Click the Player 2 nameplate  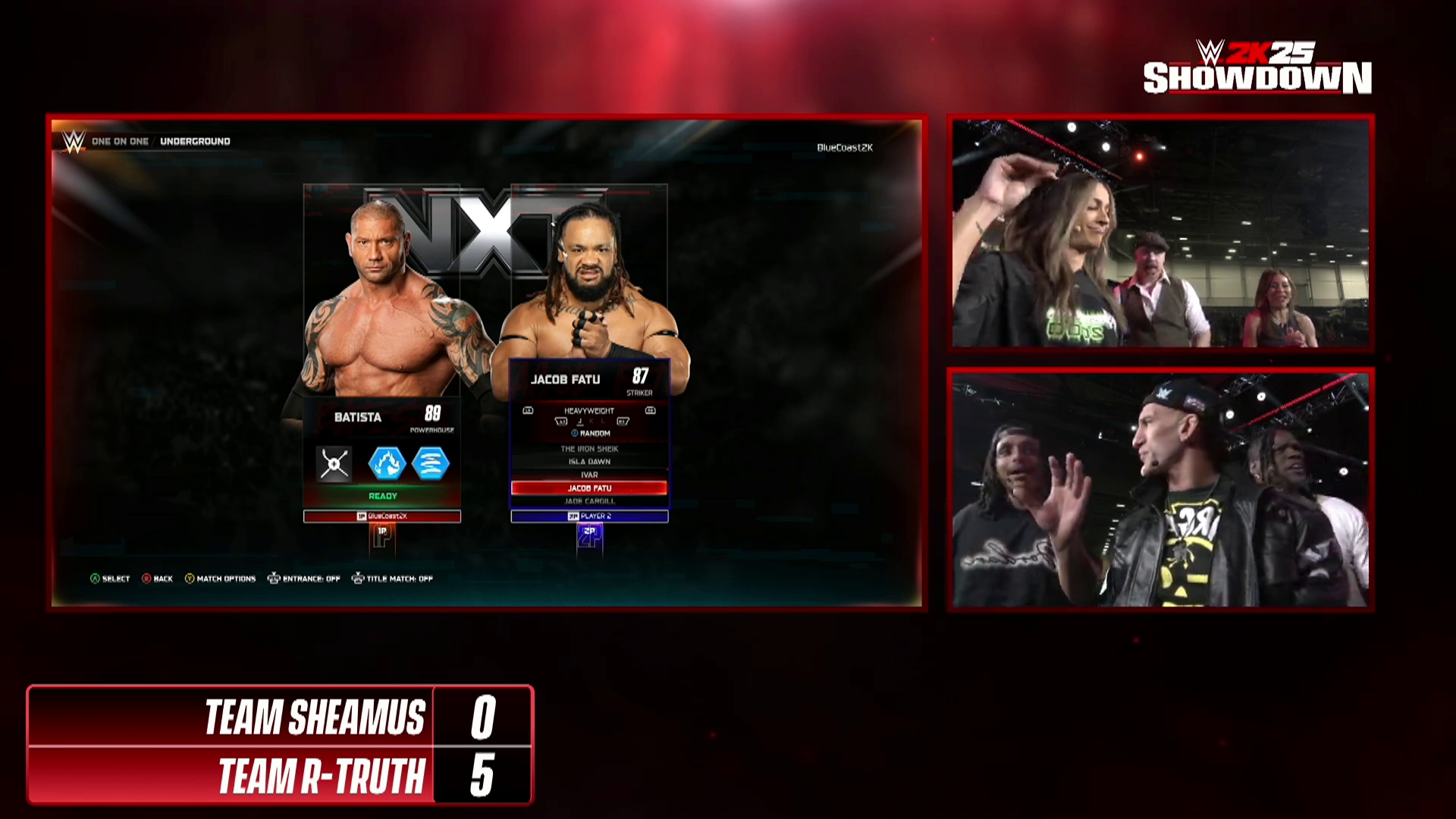(589, 516)
